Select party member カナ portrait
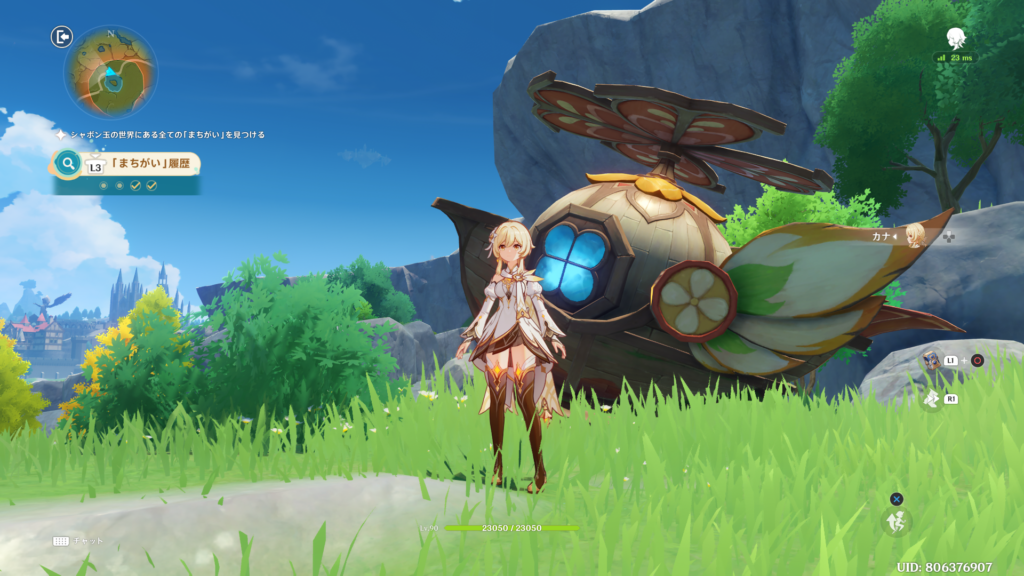Viewport: 1024px width, 576px height. [x=913, y=237]
